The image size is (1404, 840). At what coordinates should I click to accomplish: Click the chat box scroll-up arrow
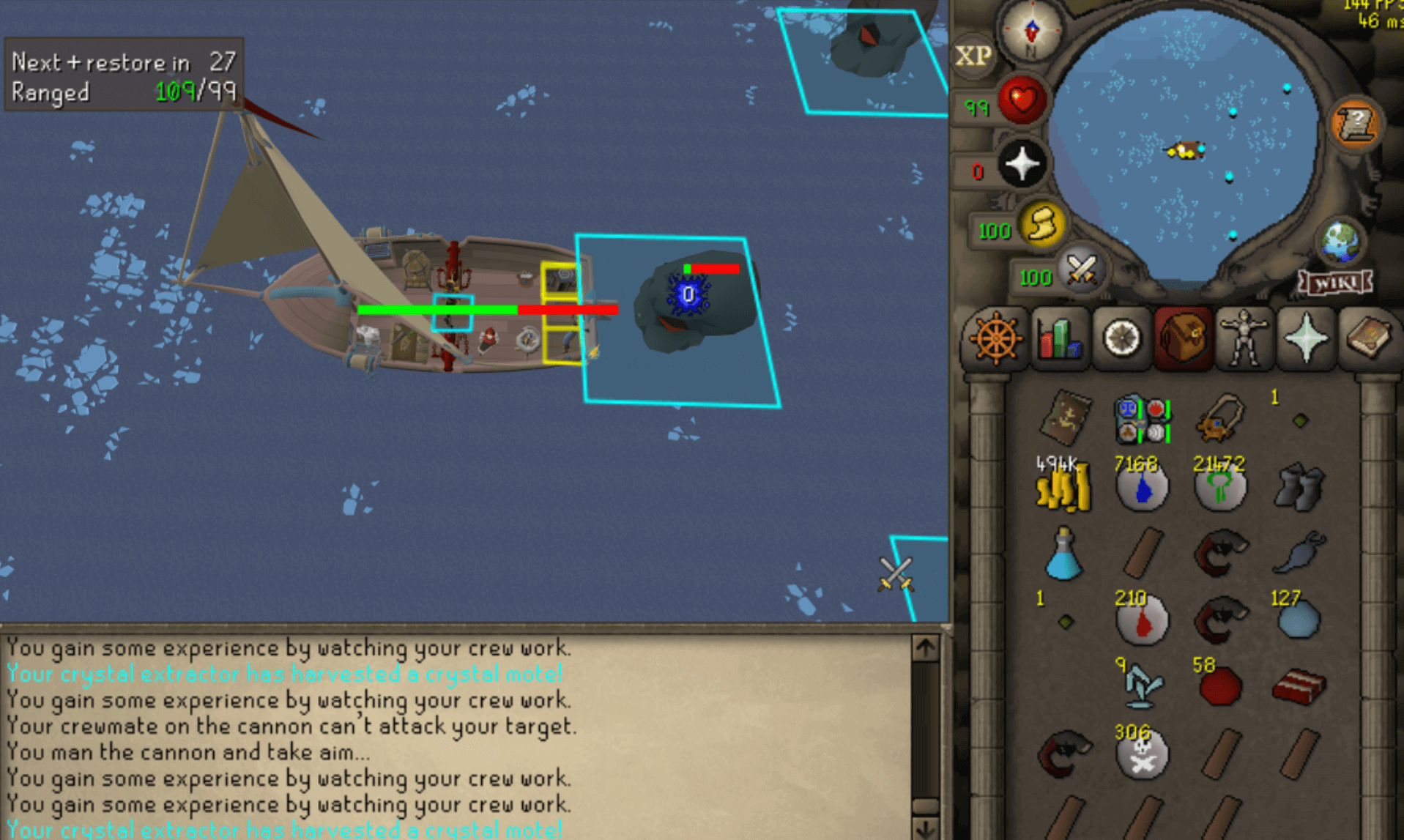click(925, 648)
